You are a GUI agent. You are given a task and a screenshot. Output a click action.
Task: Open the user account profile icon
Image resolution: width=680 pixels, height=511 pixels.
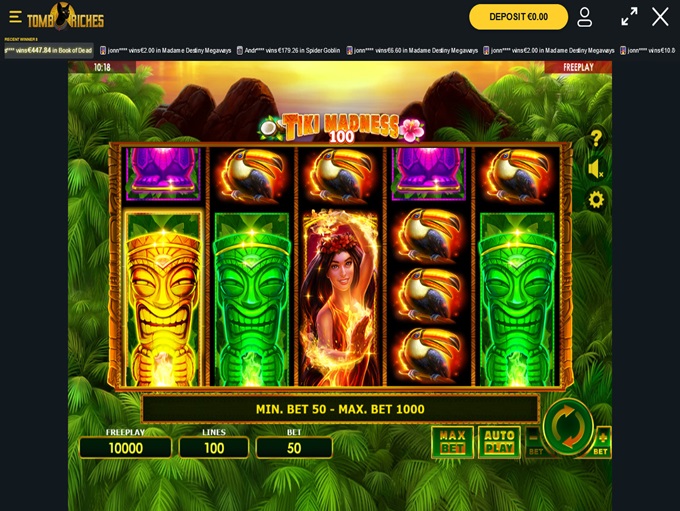[585, 17]
